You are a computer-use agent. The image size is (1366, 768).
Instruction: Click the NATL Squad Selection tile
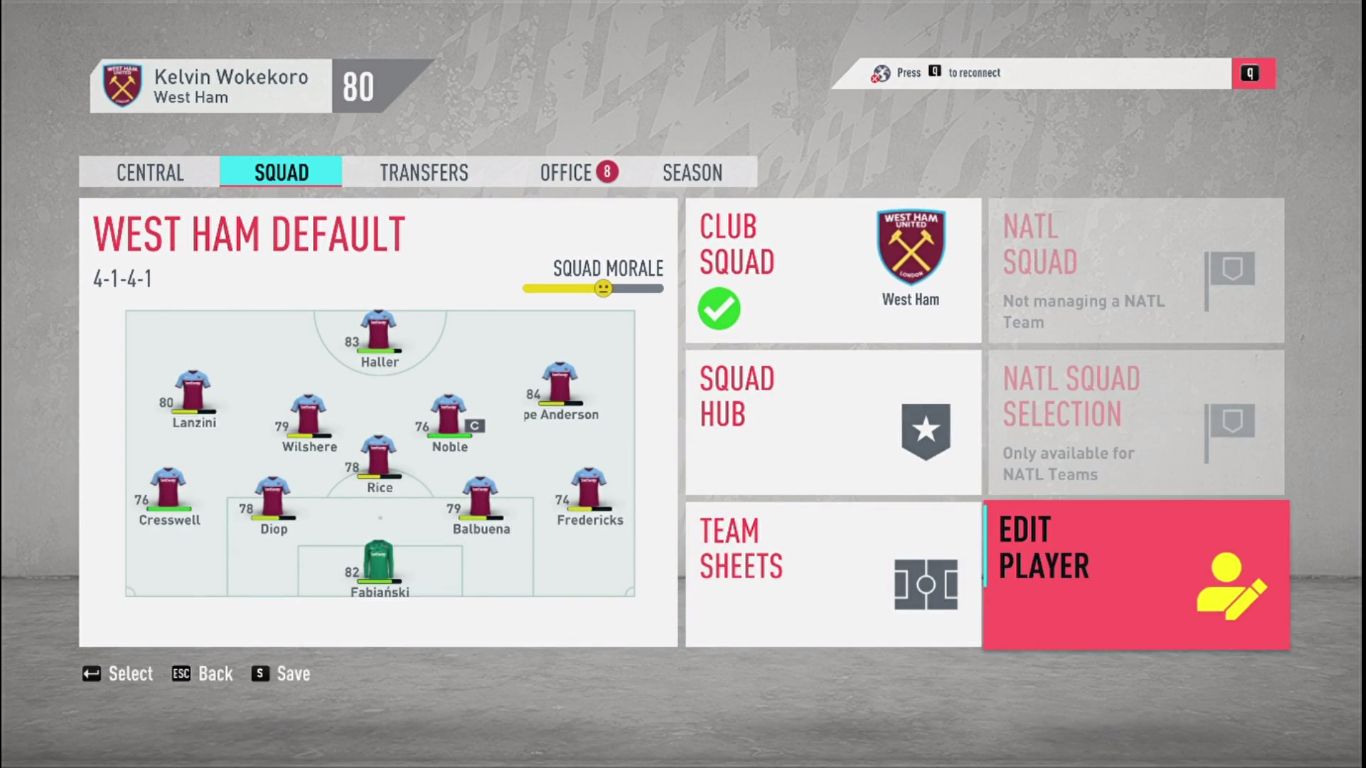(1135, 422)
